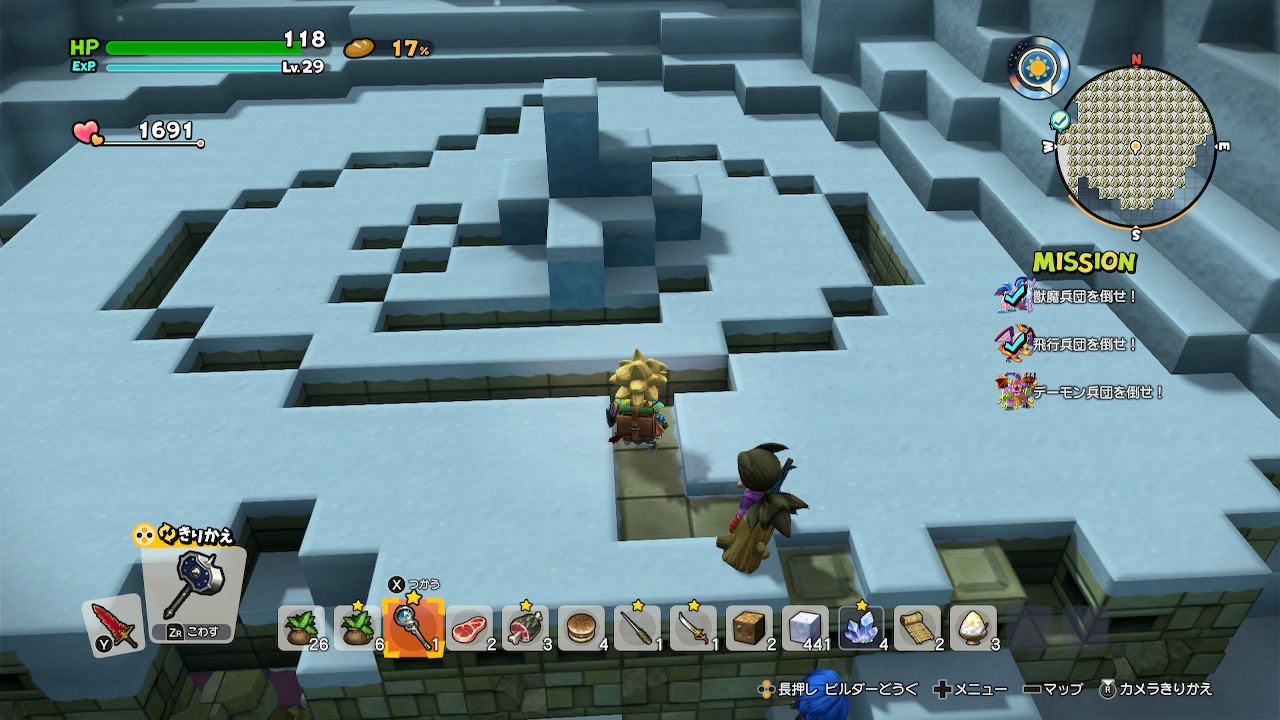Click the sun daytime indicator icon
The height and width of the screenshot is (720, 1280).
point(1036,68)
